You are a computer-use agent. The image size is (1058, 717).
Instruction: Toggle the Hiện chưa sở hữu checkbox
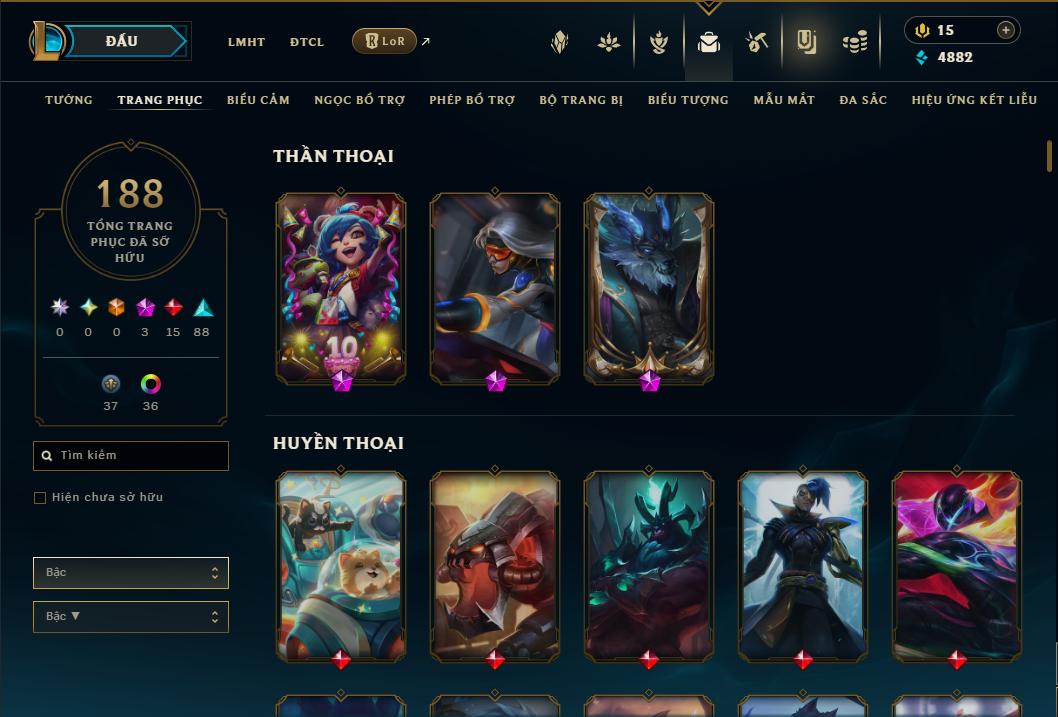(x=40, y=498)
